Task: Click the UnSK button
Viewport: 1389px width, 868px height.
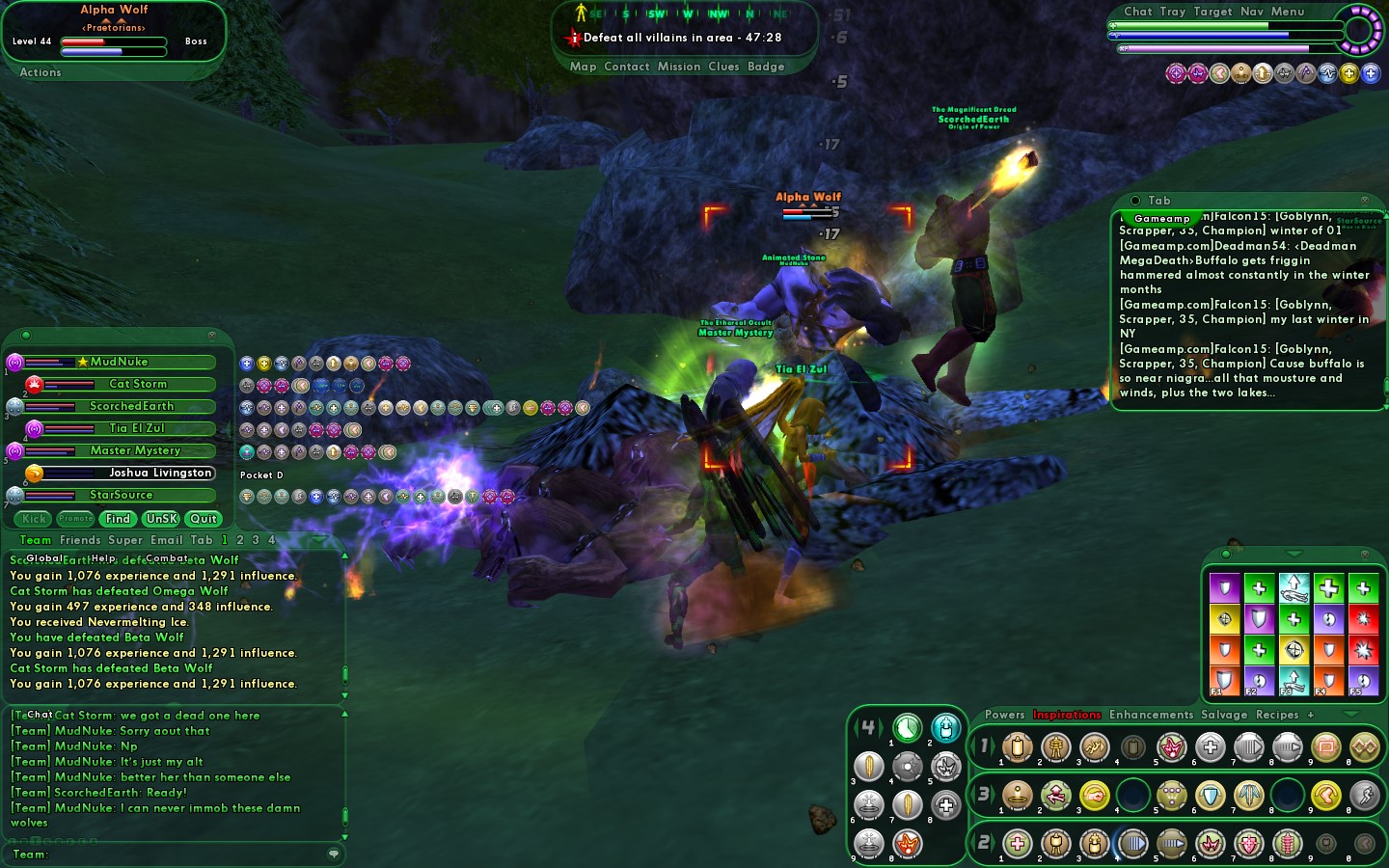Action: coord(161,519)
